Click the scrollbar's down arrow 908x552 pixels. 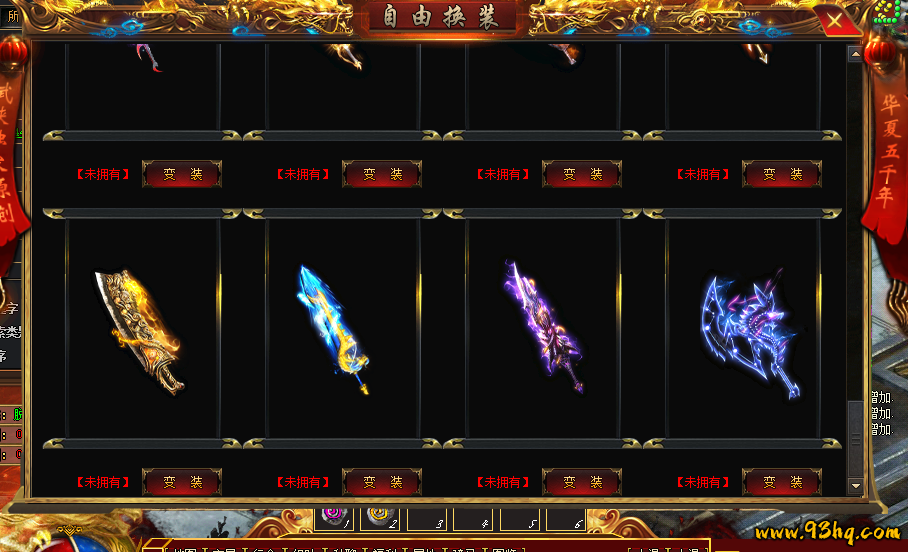855,486
